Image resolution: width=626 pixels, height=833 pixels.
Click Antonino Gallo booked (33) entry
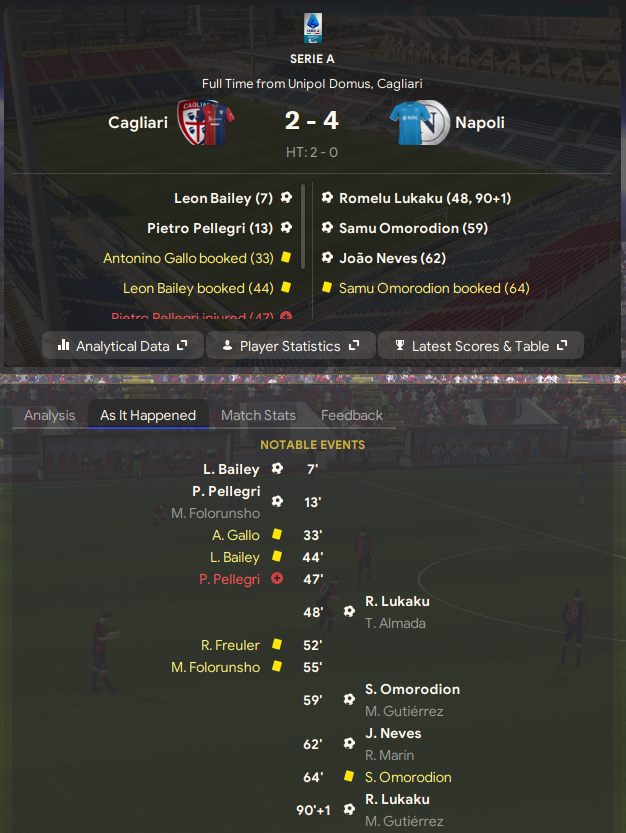[188, 258]
